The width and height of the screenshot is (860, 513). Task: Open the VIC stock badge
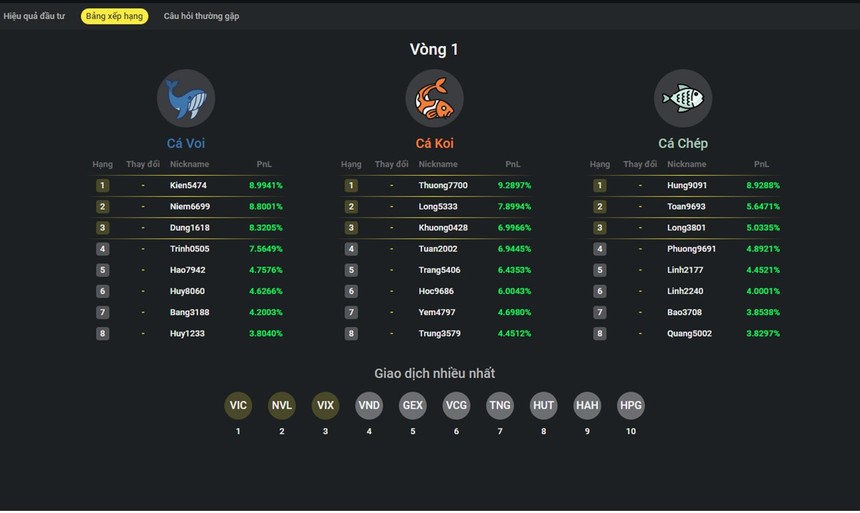(238, 405)
